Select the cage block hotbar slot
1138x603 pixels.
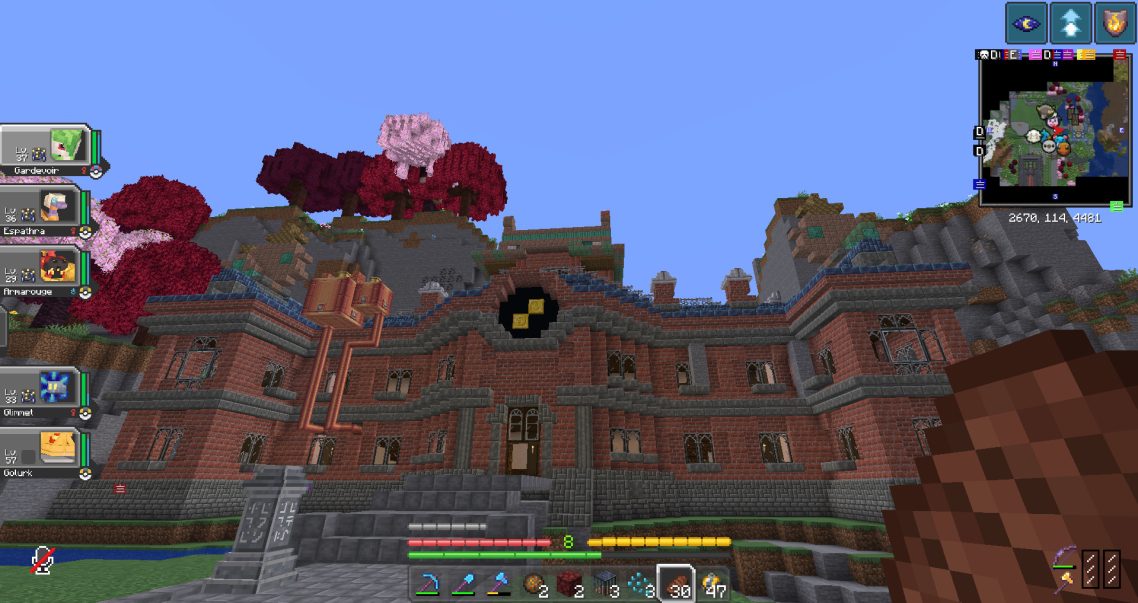[x=604, y=585]
